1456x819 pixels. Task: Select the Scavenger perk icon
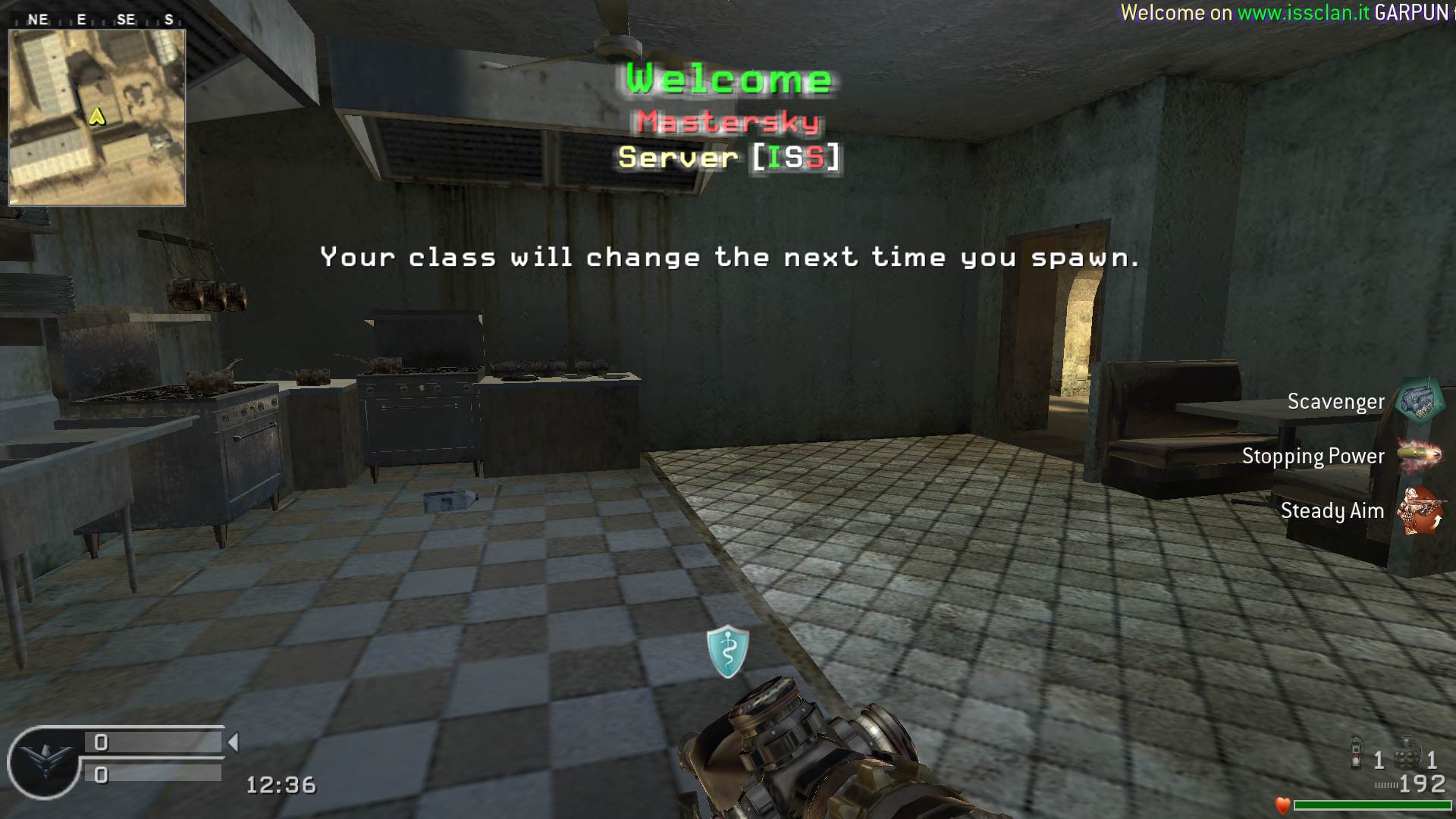[x=1420, y=400]
